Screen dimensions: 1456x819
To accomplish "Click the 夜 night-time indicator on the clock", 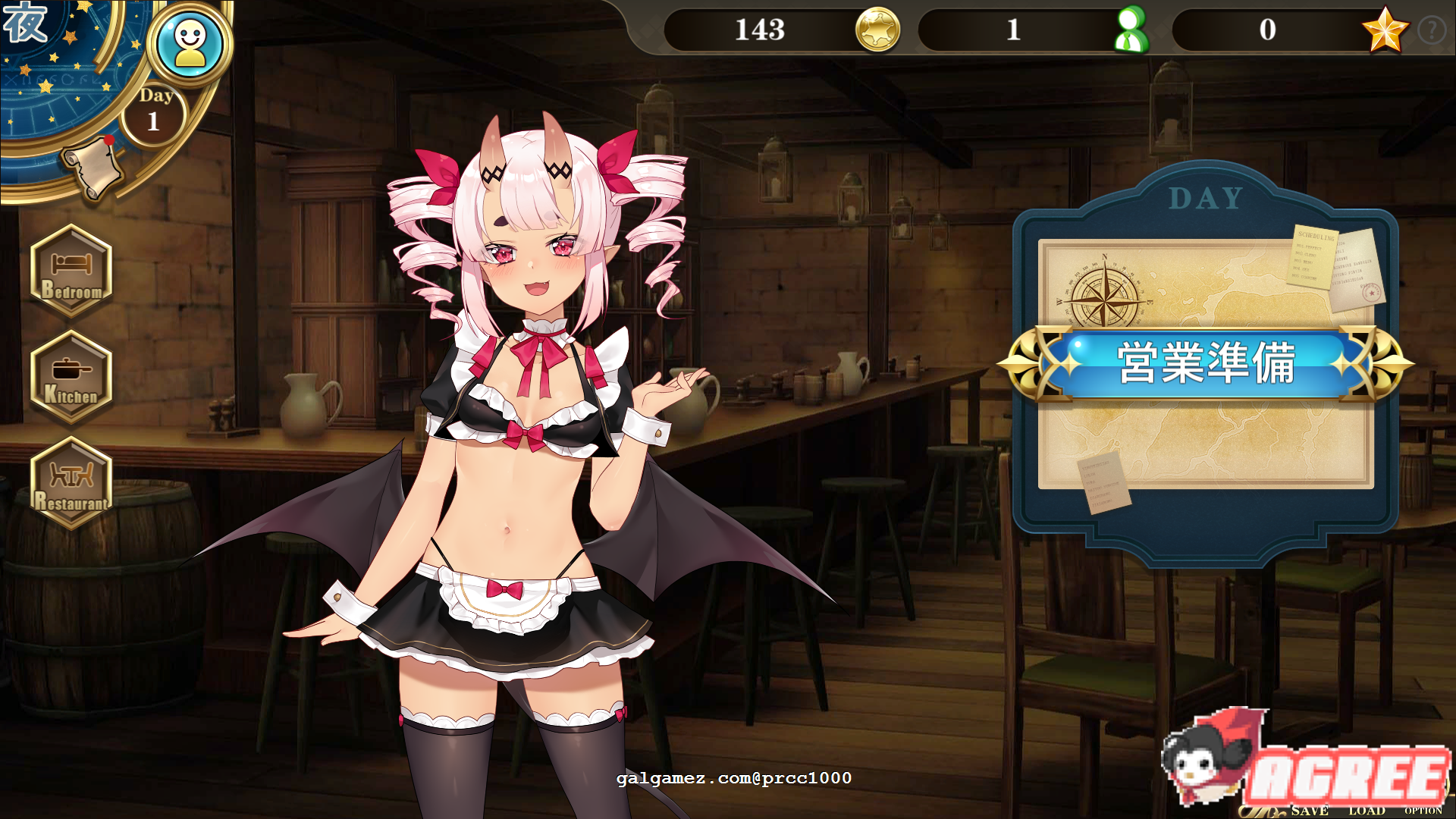I will 25,23.
